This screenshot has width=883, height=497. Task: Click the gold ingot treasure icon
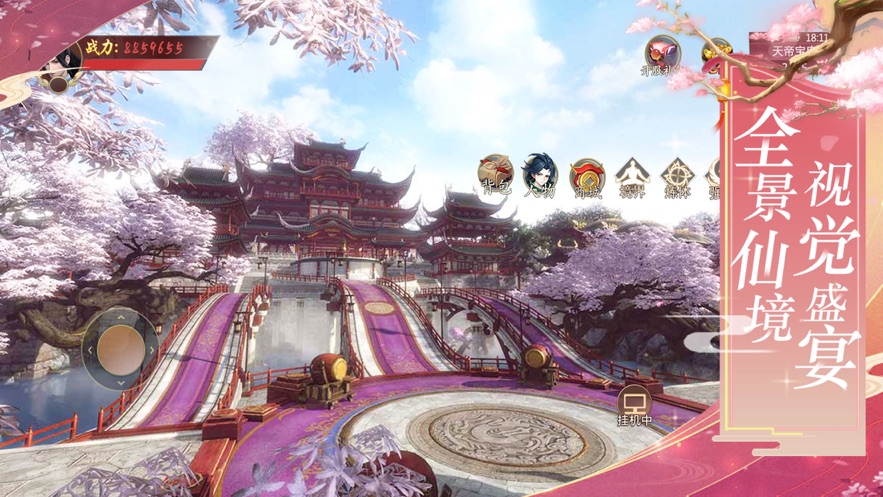(x=715, y=52)
